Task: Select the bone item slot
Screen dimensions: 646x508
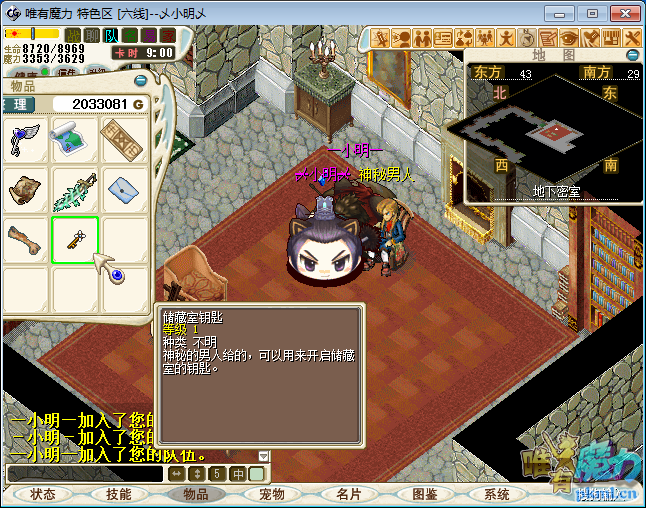Action: (x=25, y=240)
